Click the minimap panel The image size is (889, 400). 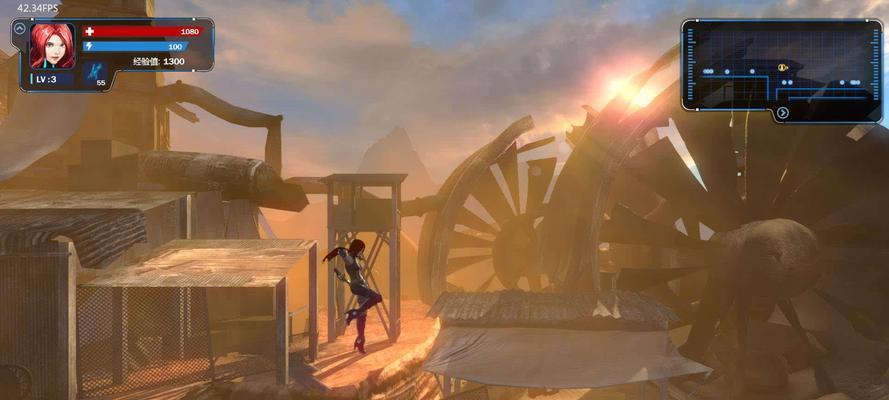point(780,64)
